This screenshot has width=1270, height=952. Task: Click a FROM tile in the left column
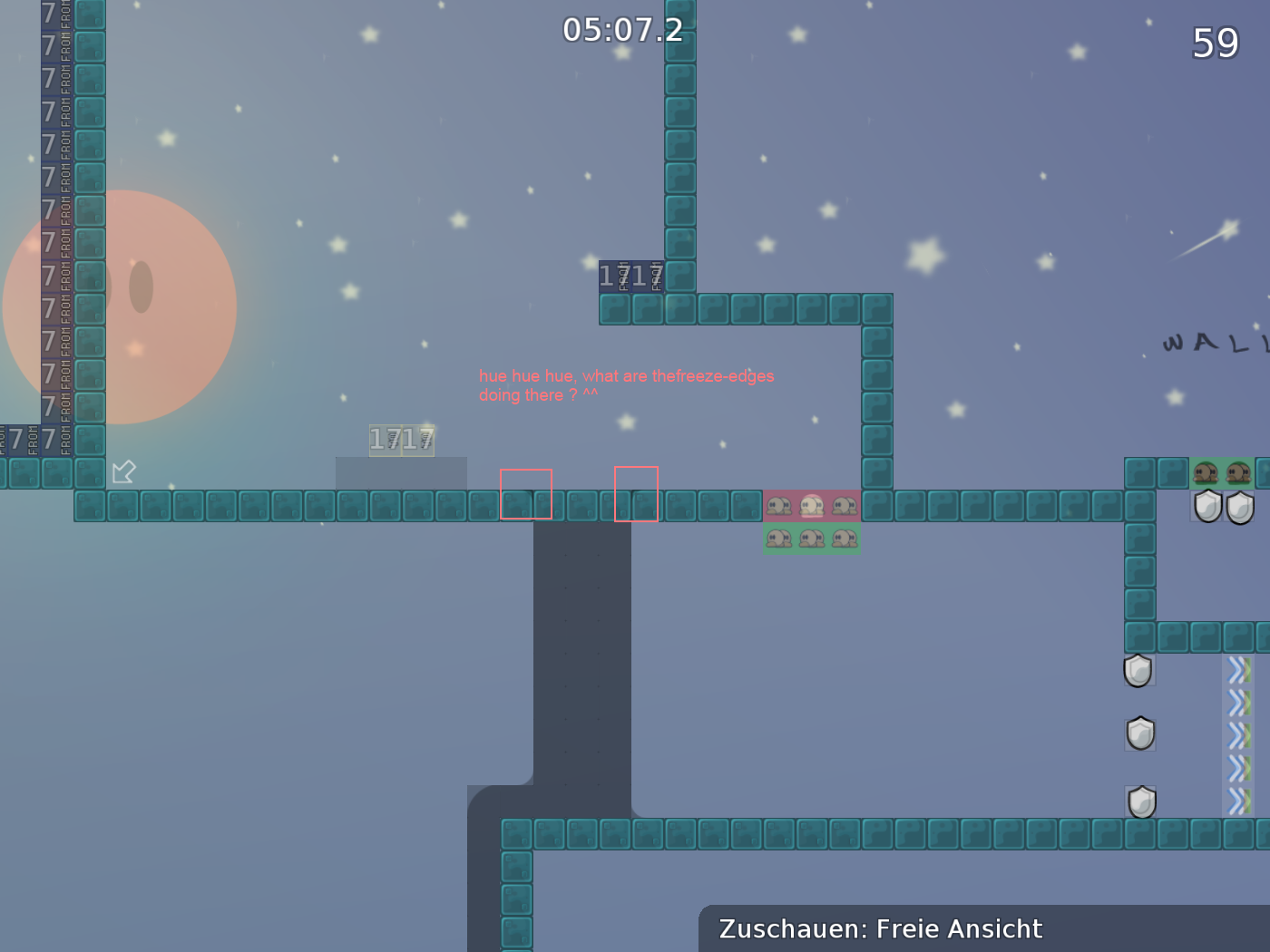pos(63,272)
